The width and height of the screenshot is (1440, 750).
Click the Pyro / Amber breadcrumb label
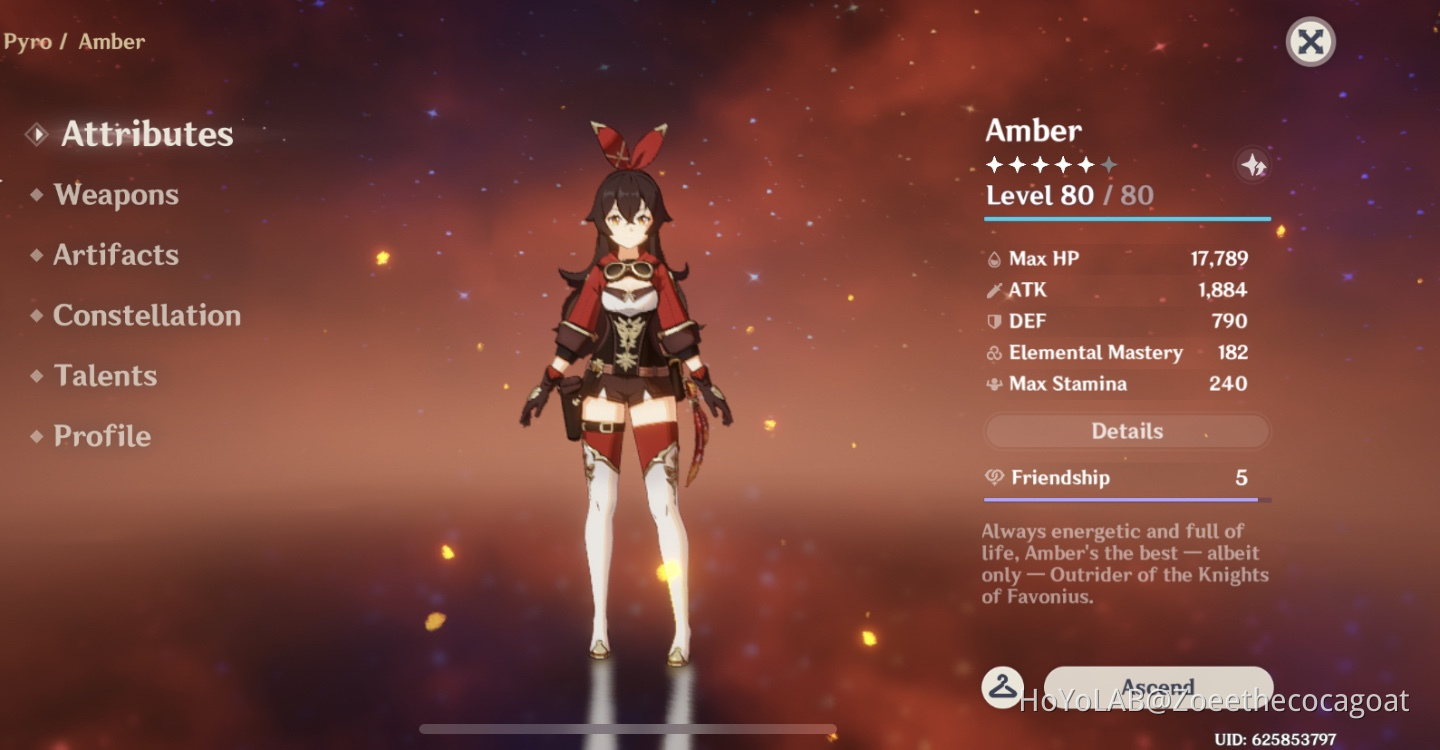click(x=73, y=41)
